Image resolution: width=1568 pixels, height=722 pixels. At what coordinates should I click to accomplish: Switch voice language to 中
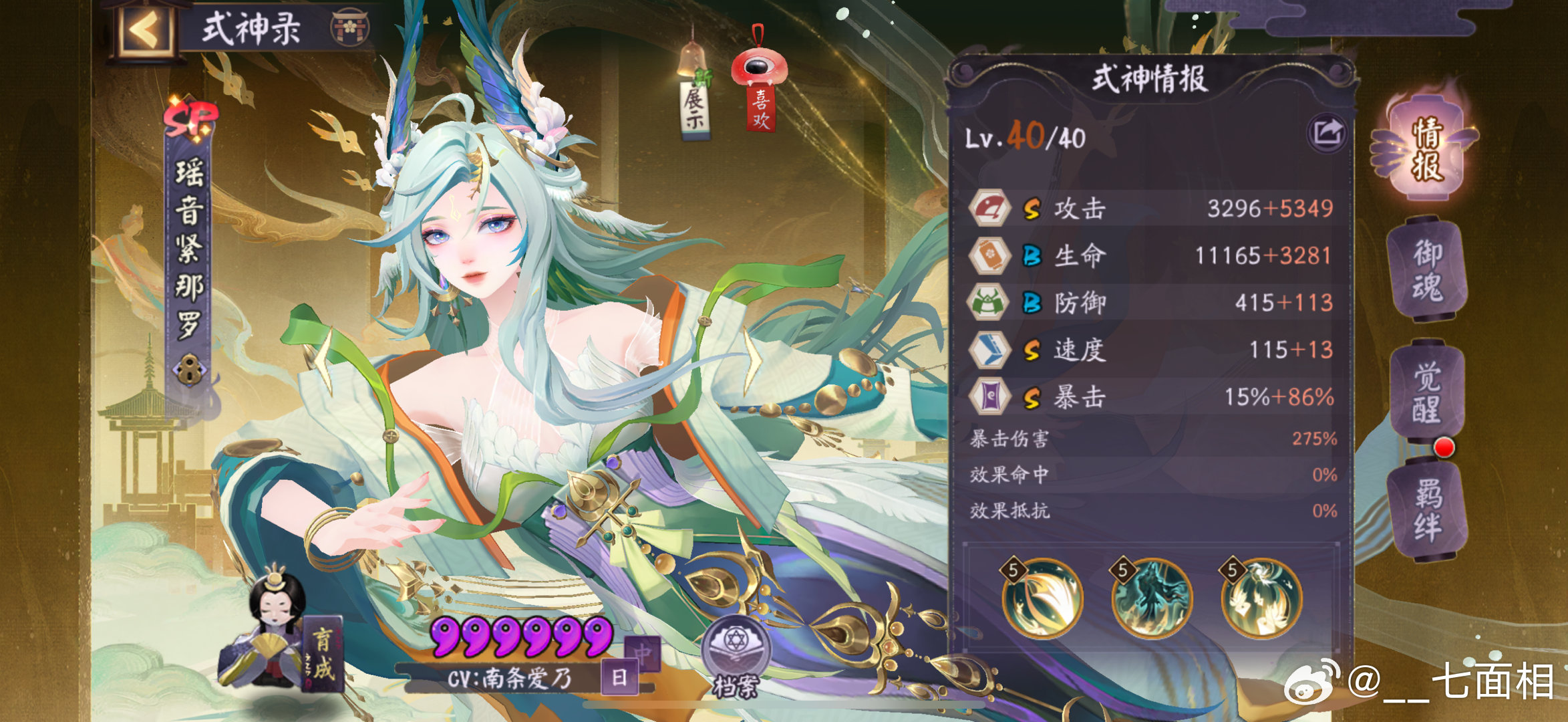coord(642,652)
